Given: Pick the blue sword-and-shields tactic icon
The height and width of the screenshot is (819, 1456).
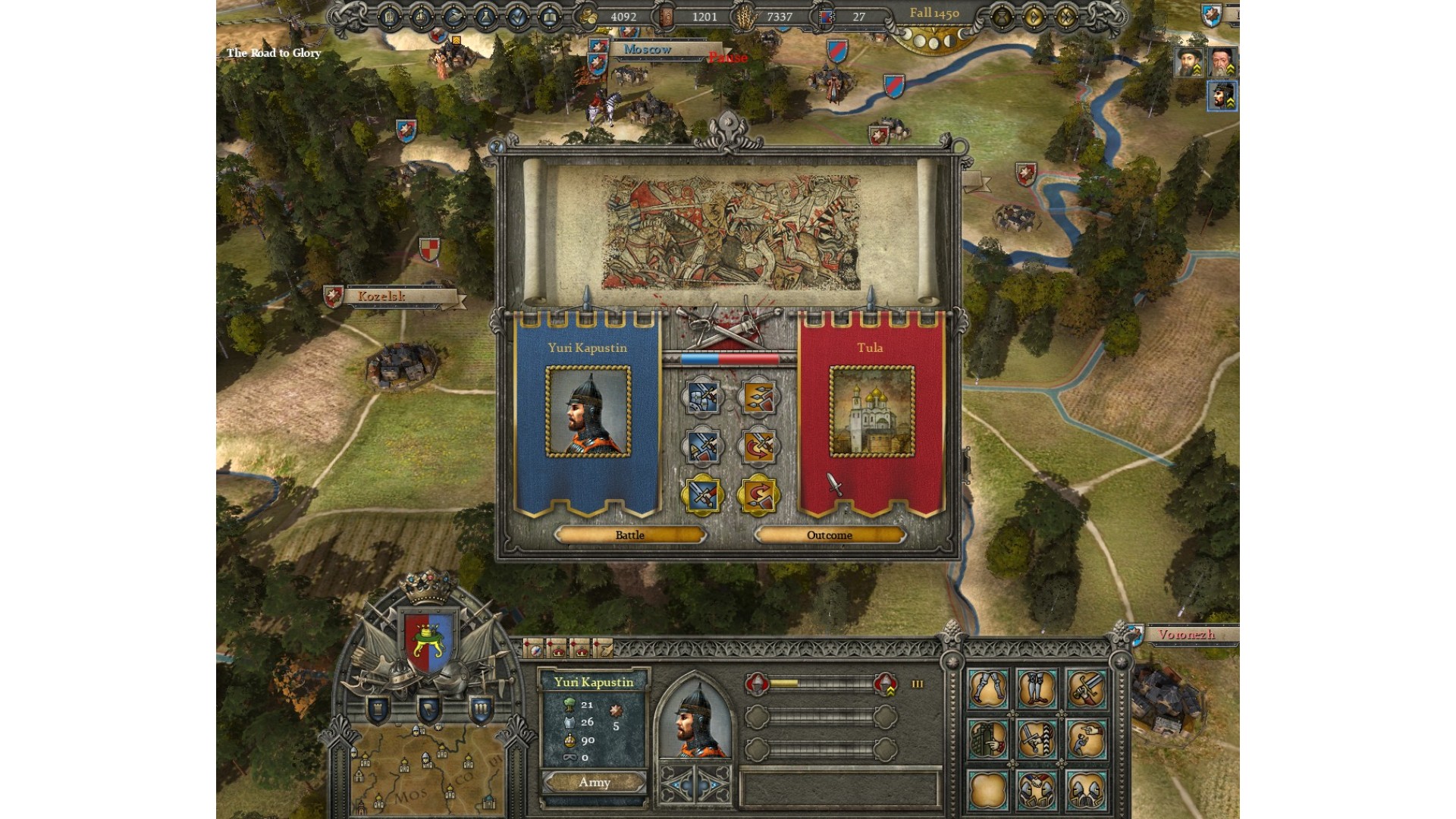Looking at the screenshot, I should 703,397.
